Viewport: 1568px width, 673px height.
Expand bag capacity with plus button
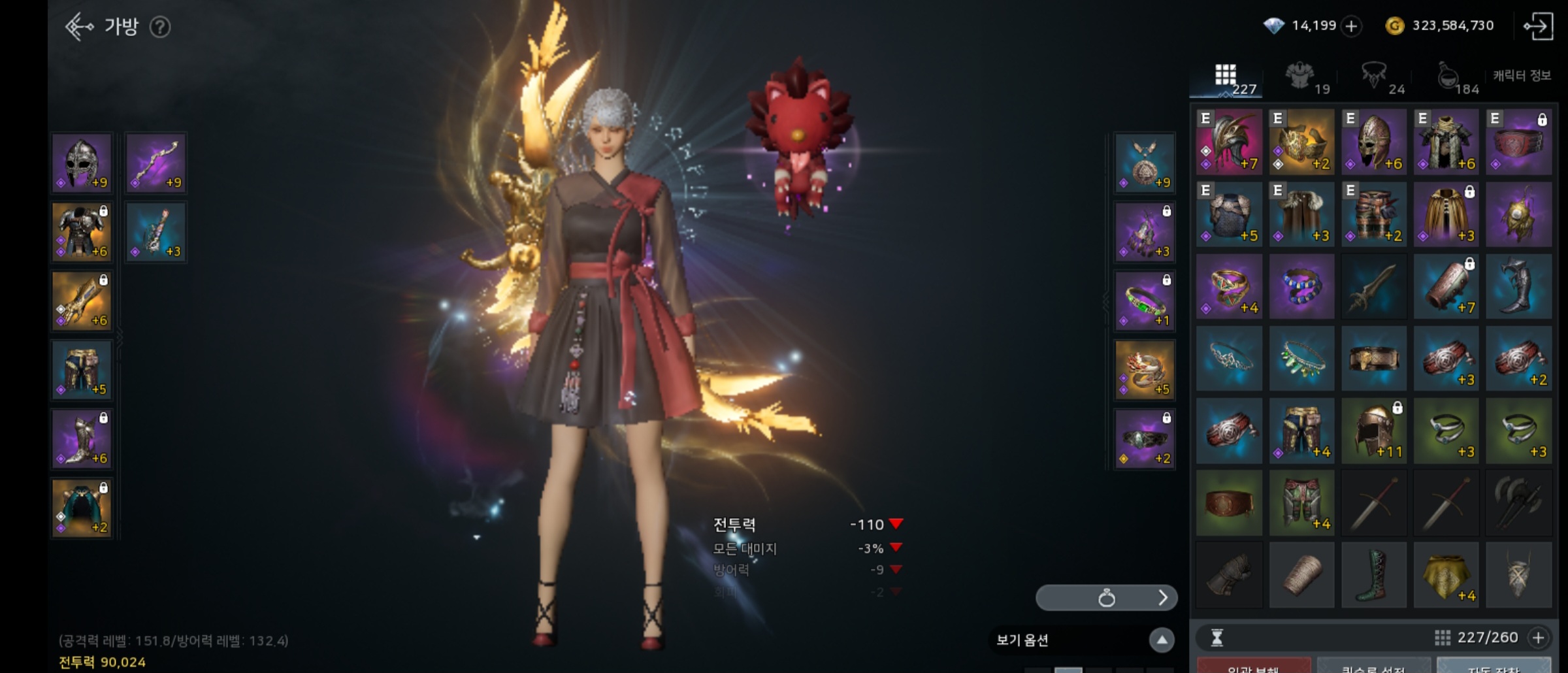(x=1539, y=638)
